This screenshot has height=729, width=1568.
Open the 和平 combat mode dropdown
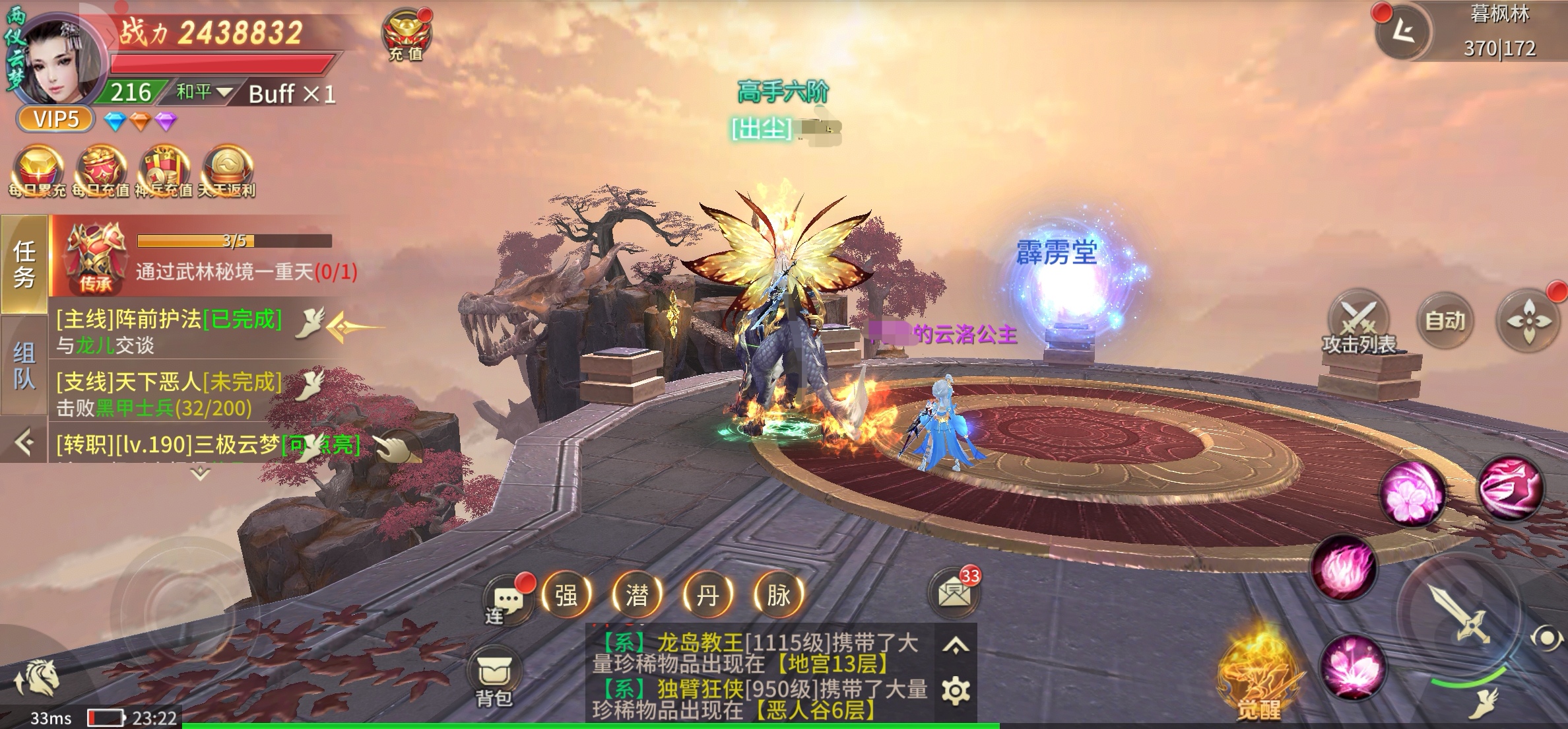tap(203, 92)
